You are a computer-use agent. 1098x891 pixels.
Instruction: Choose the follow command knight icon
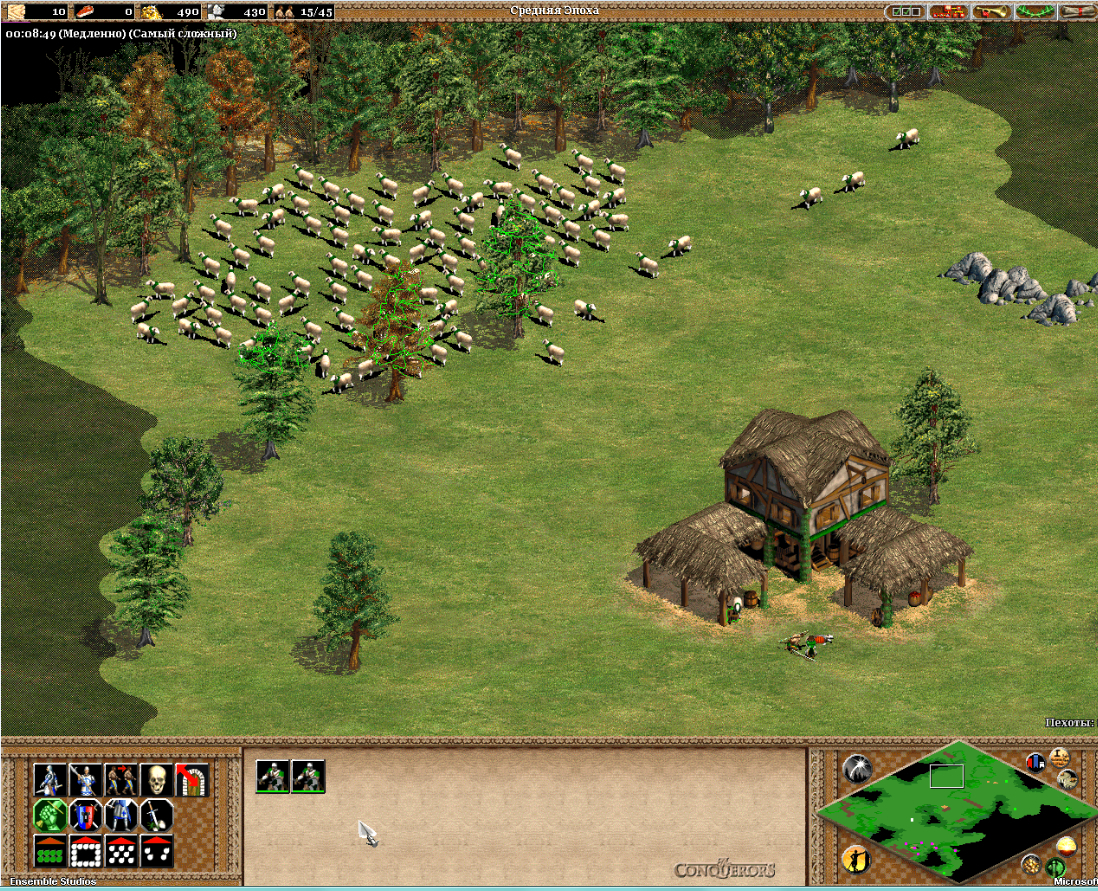(x=121, y=815)
